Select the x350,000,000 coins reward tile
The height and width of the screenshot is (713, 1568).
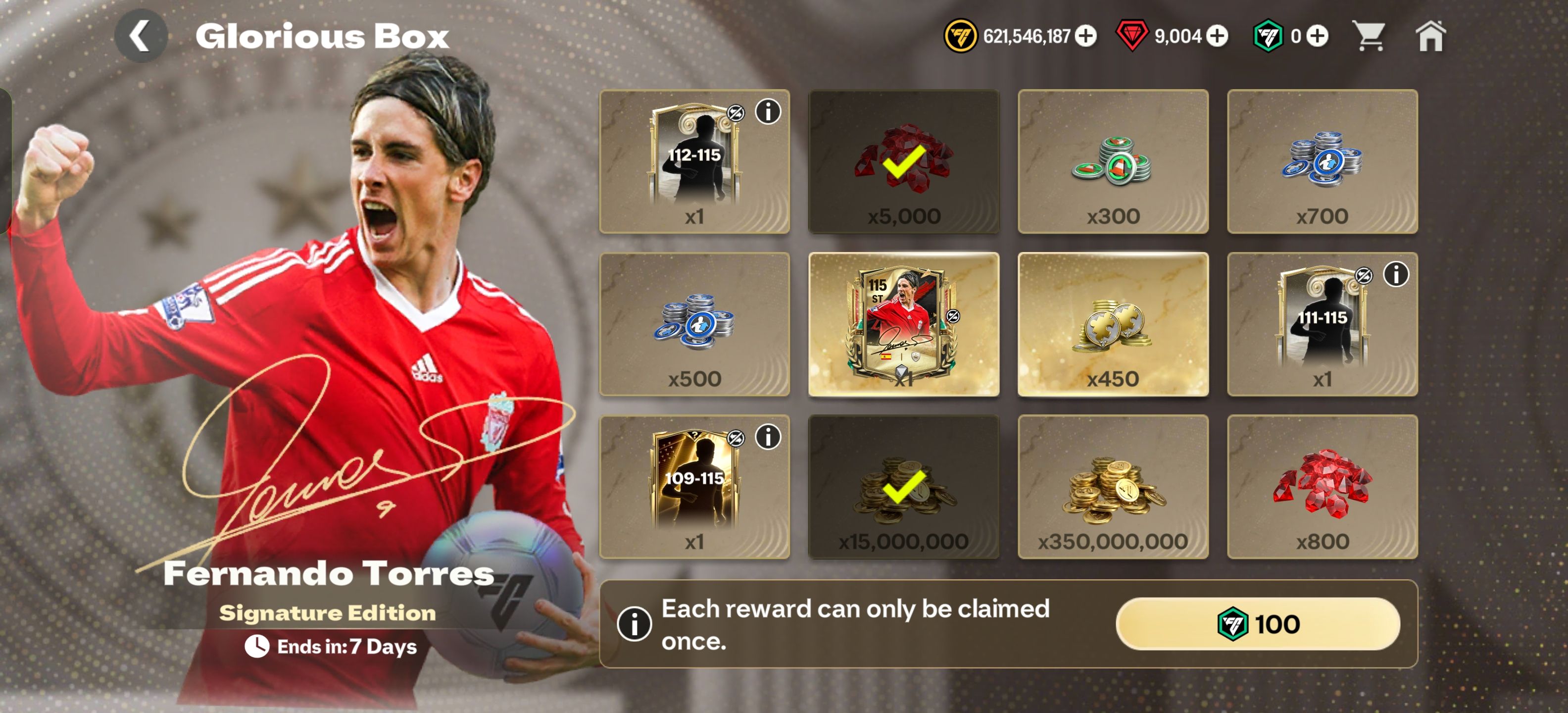[1113, 489]
